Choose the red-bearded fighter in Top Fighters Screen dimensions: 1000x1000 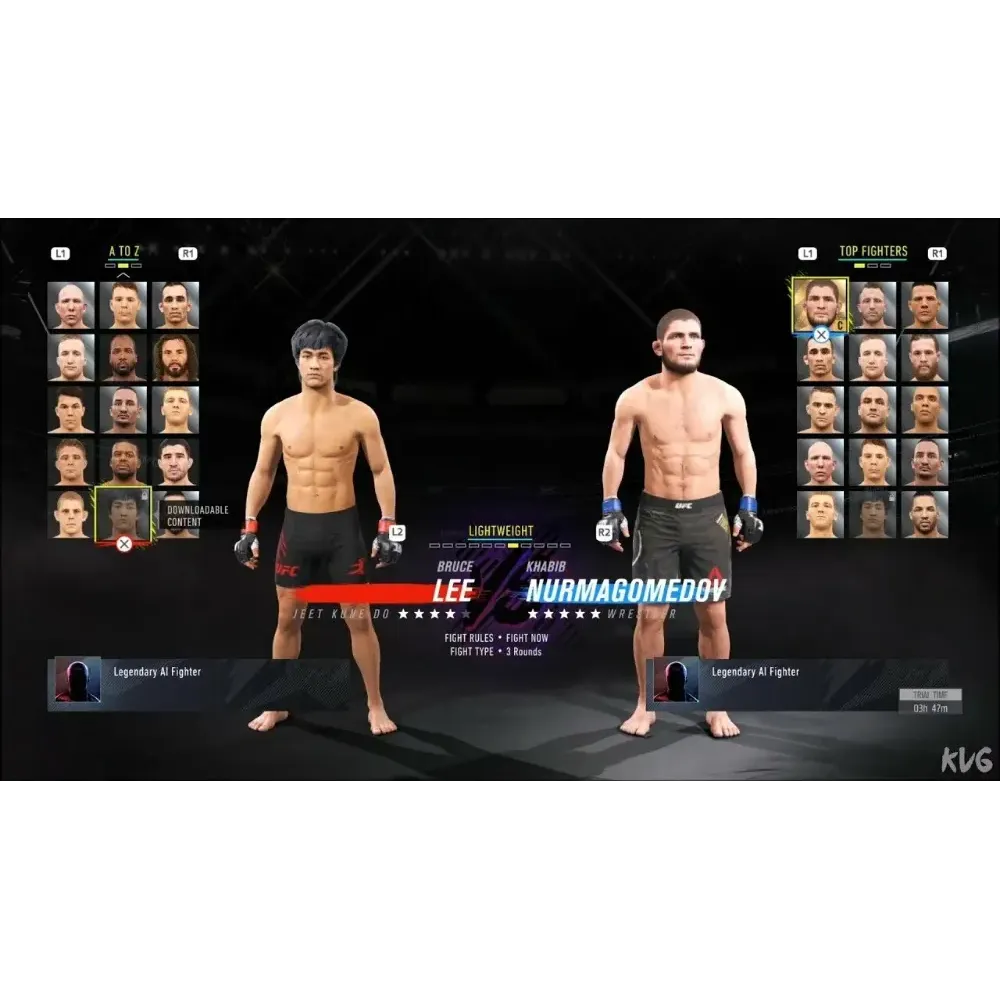(924, 357)
